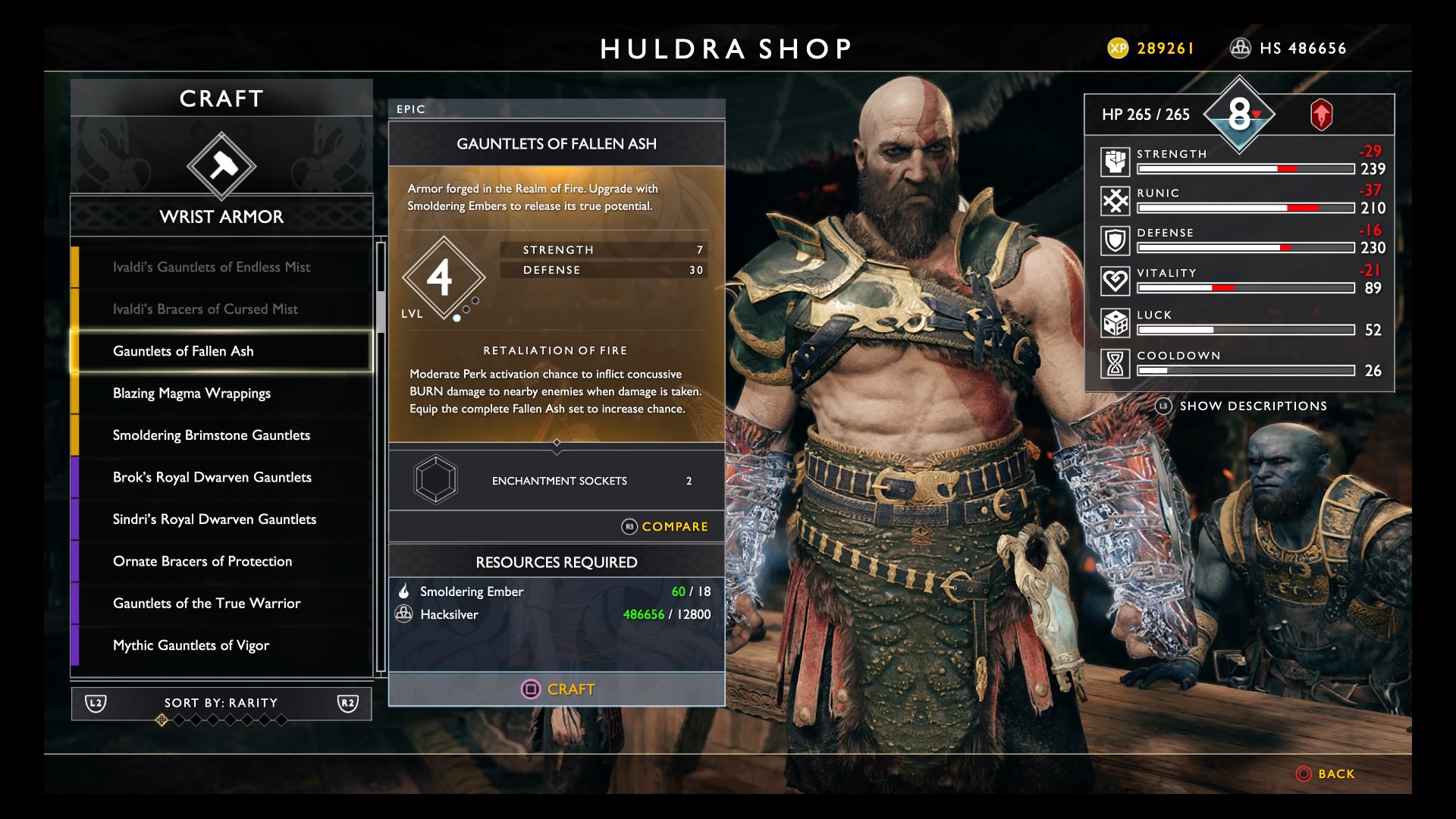The height and width of the screenshot is (819, 1456).
Task: Open the Wrist Armor category header
Action: (221, 217)
